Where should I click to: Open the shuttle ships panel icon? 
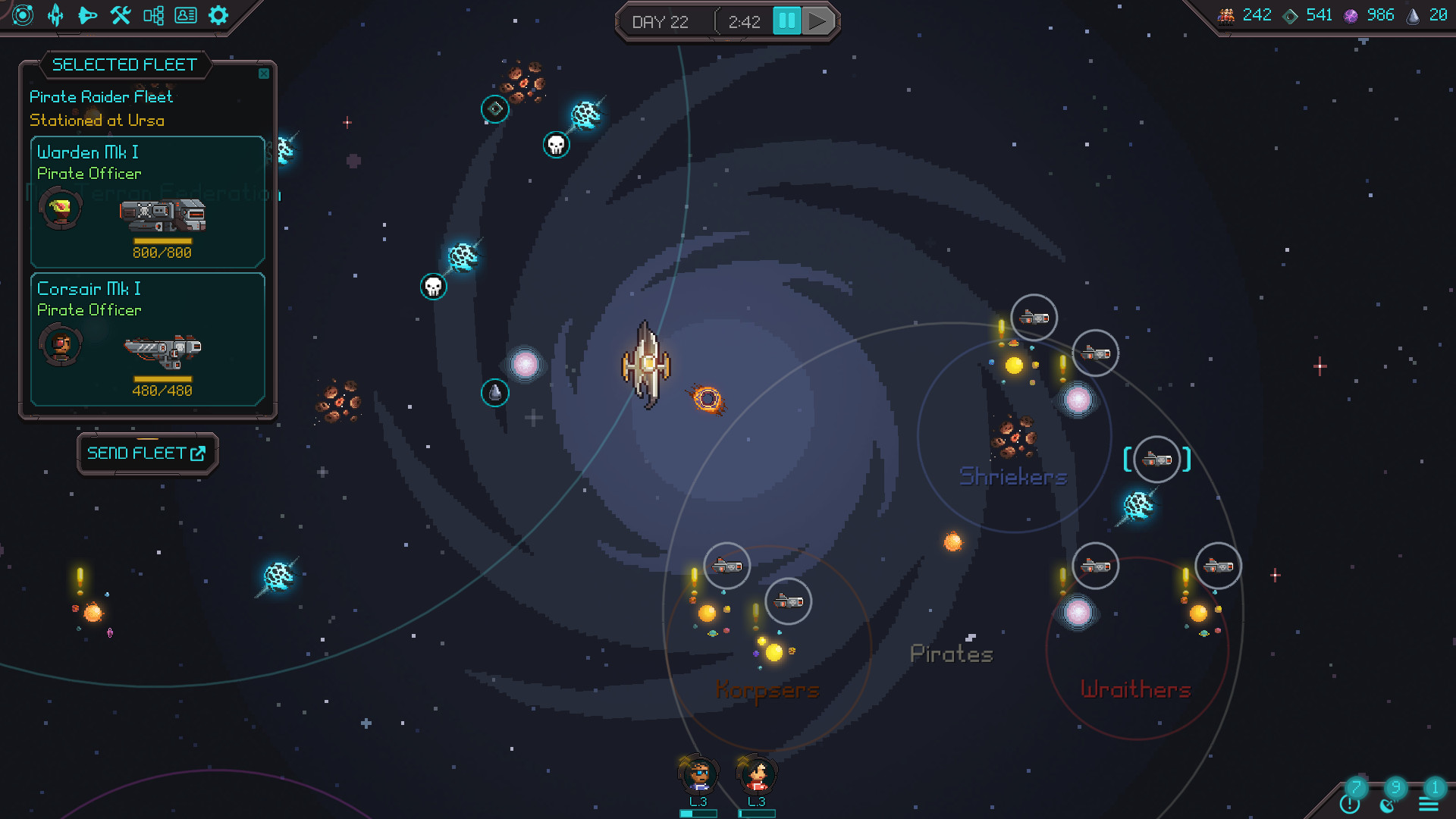pos(88,15)
